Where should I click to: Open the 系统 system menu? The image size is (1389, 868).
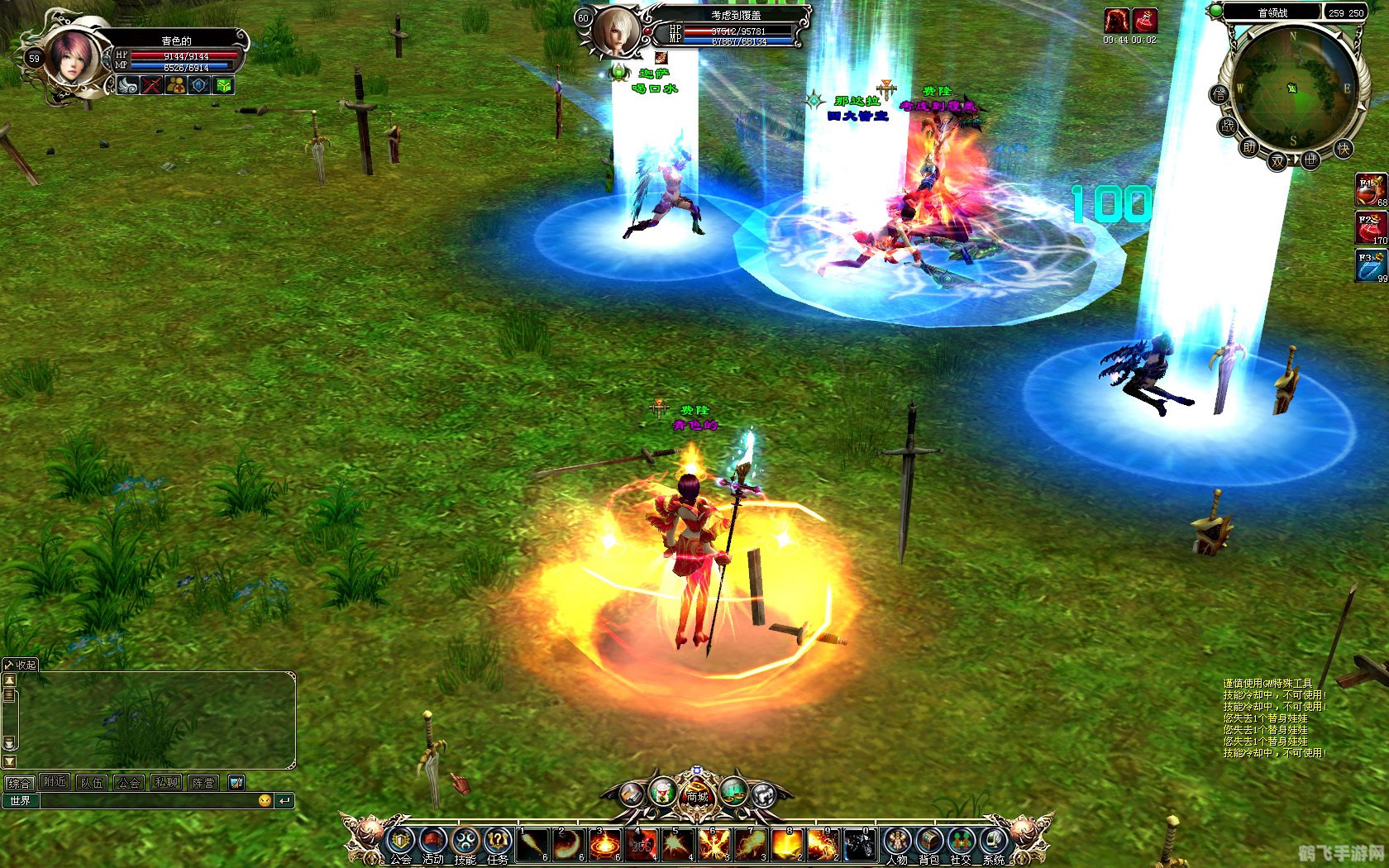tap(993, 842)
